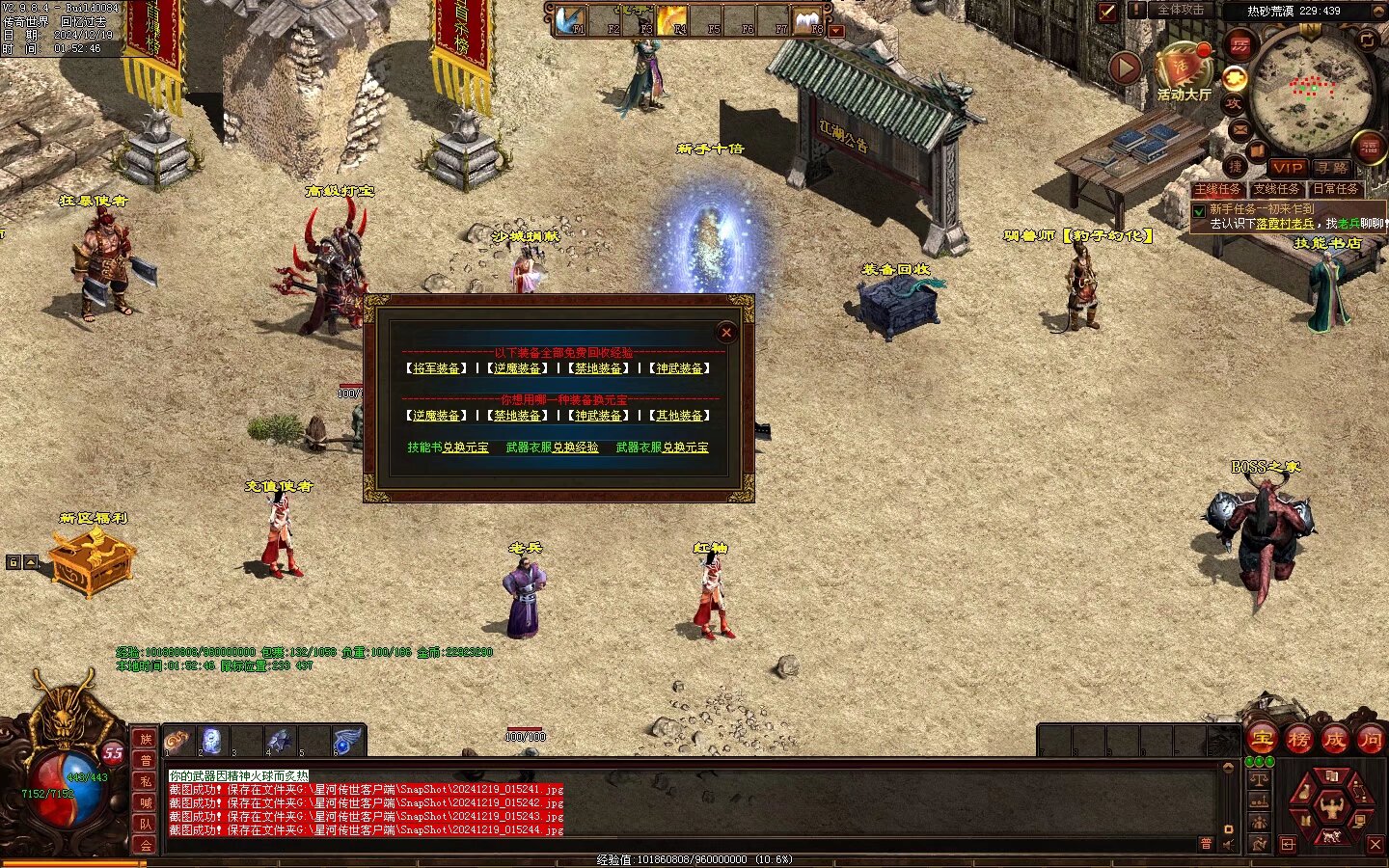Open the VIP panel
Image resolution: width=1389 pixels, height=868 pixels.
tap(1287, 168)
